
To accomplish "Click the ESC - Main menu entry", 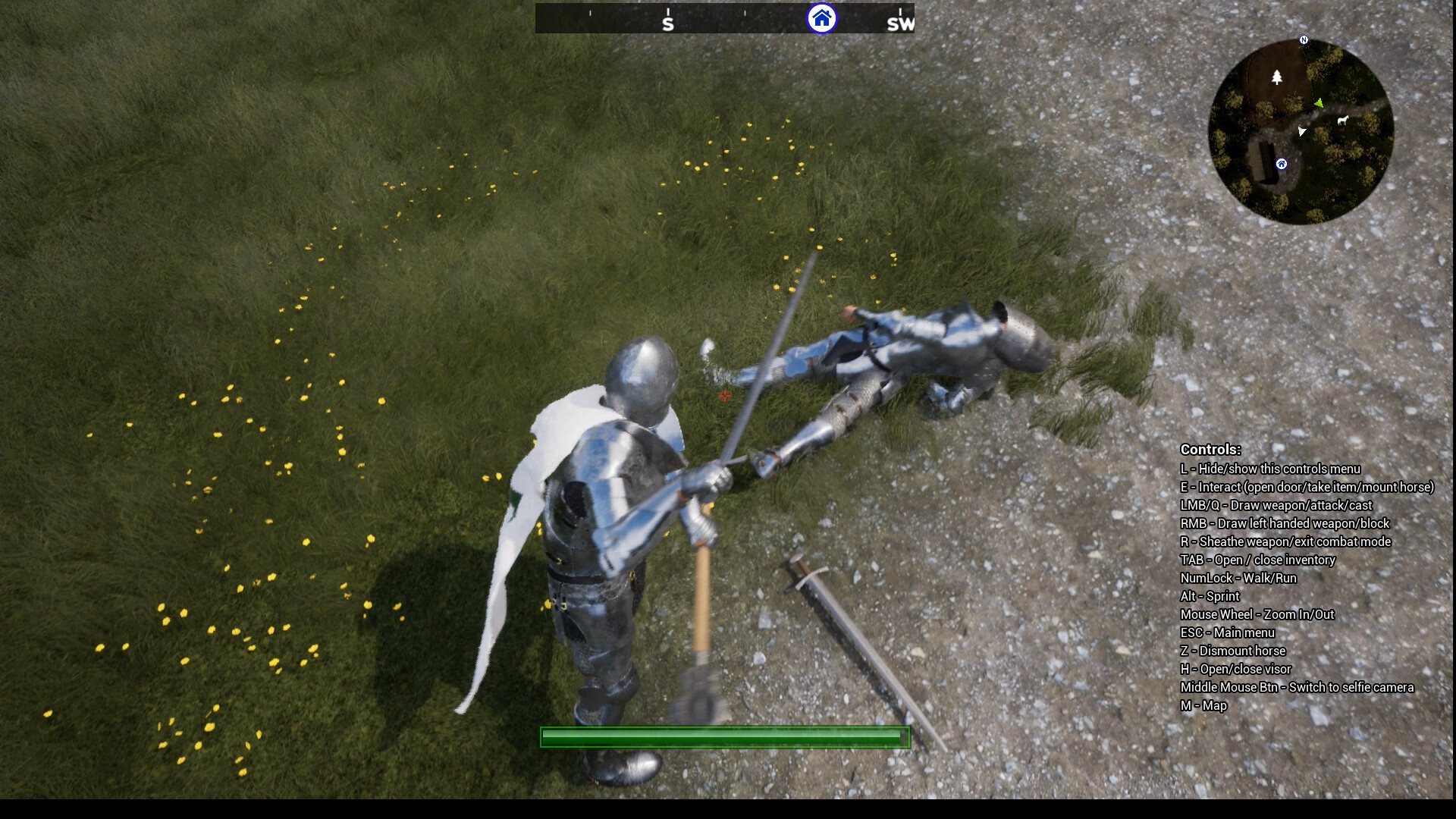I will (x=1228, y=632).
